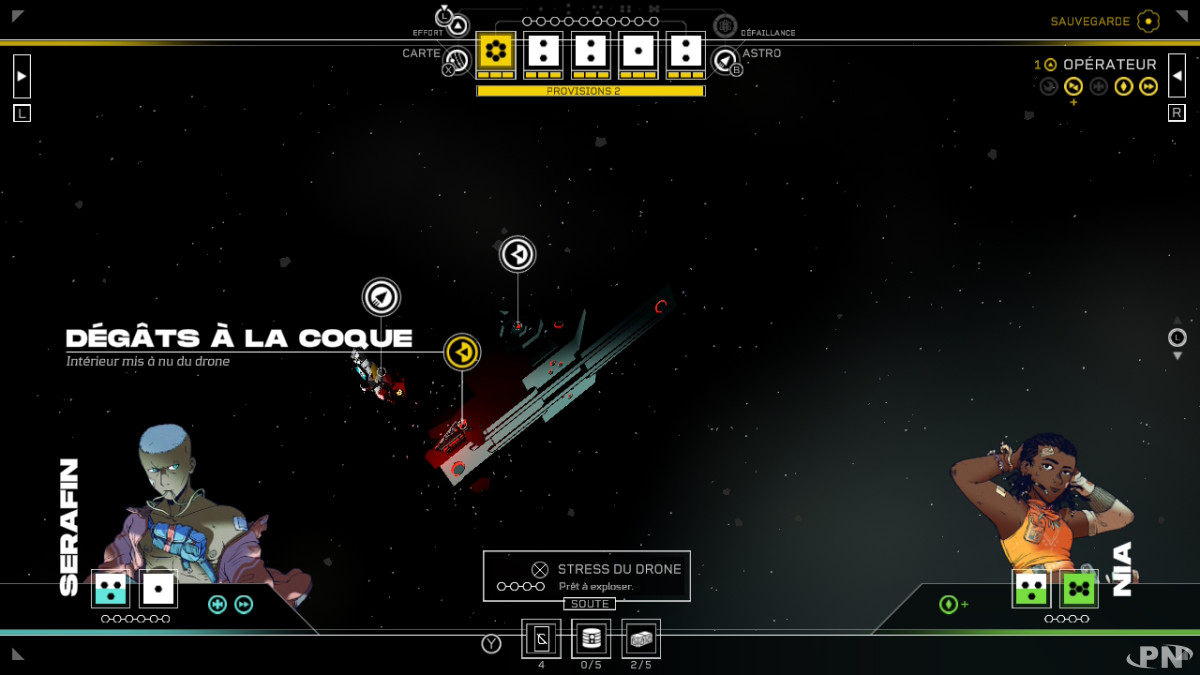1200x675 pixels.
Task: Select the fuel barrel cargo slot
Action: point(591,638)
